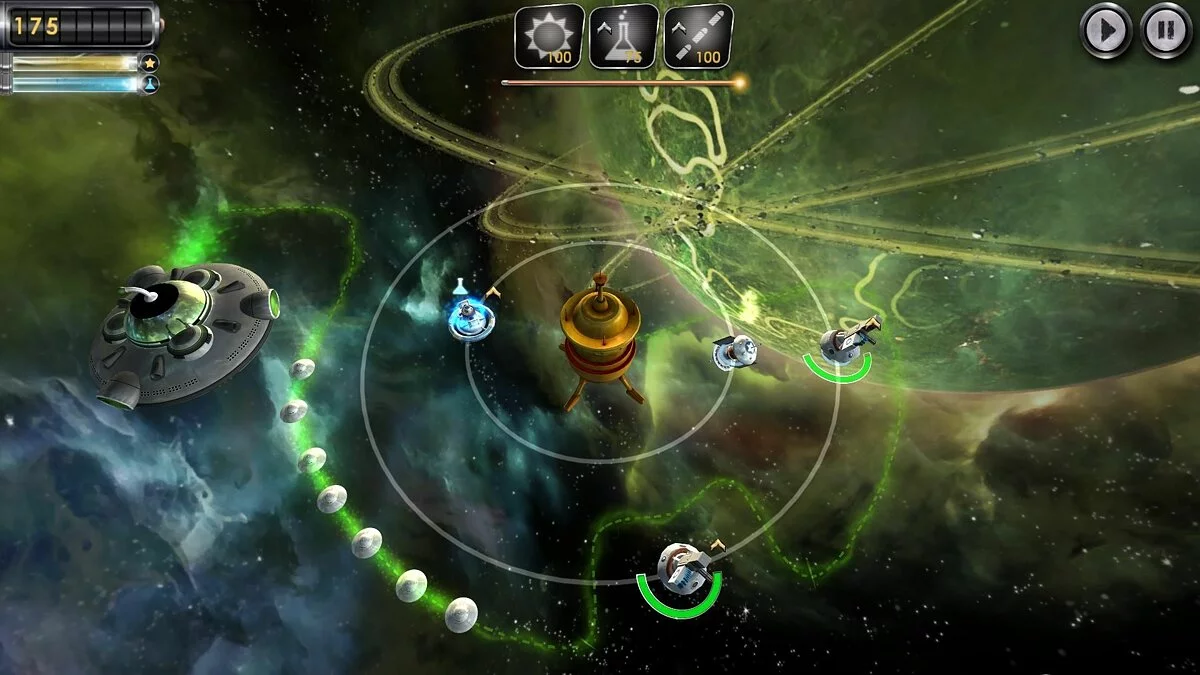Choose the flask research satellite build icon
This screenshot has width=1200, height=675.
coord(623,37)
